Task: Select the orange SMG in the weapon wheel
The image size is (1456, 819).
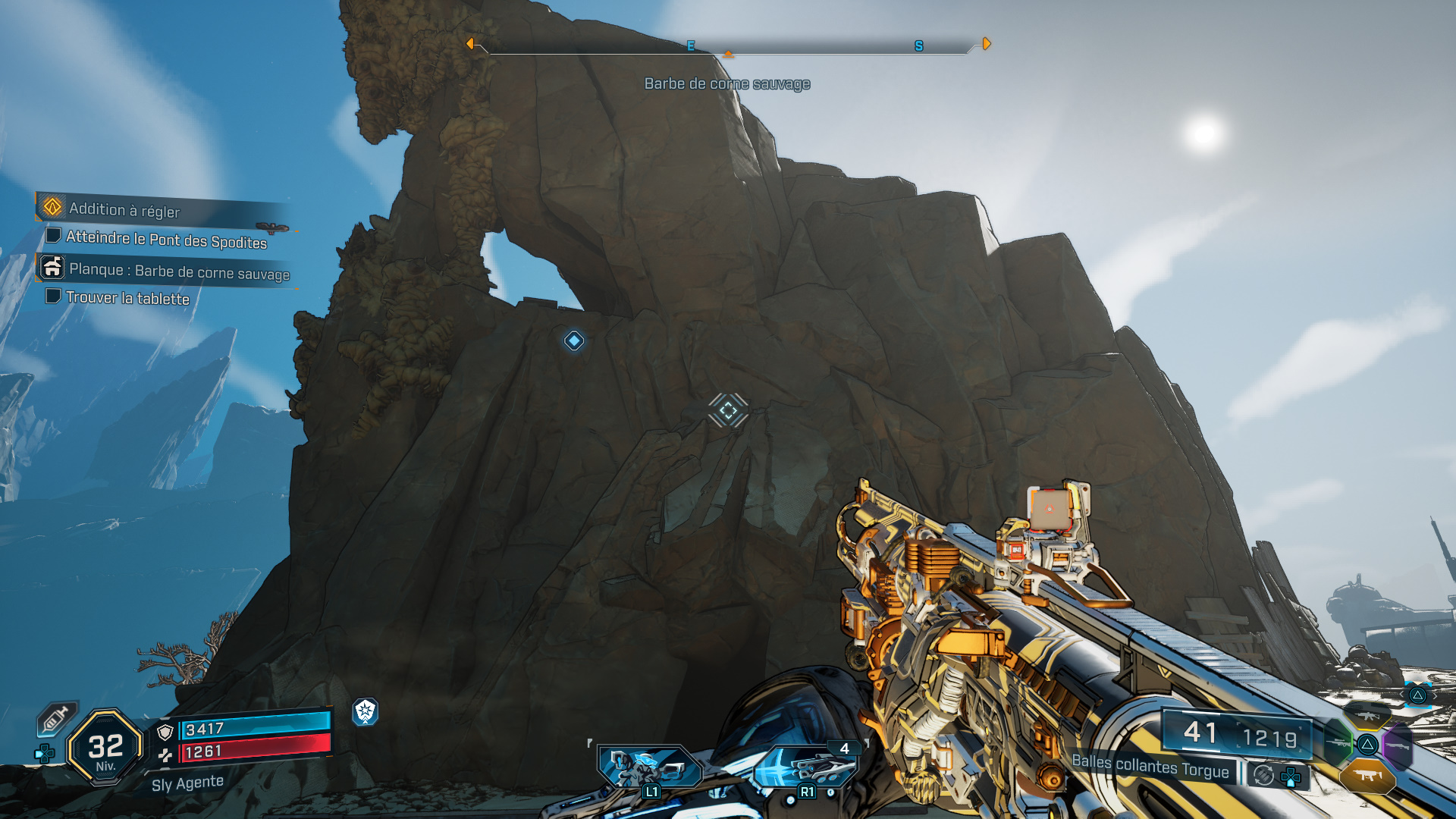Action: pos(1367,777)
